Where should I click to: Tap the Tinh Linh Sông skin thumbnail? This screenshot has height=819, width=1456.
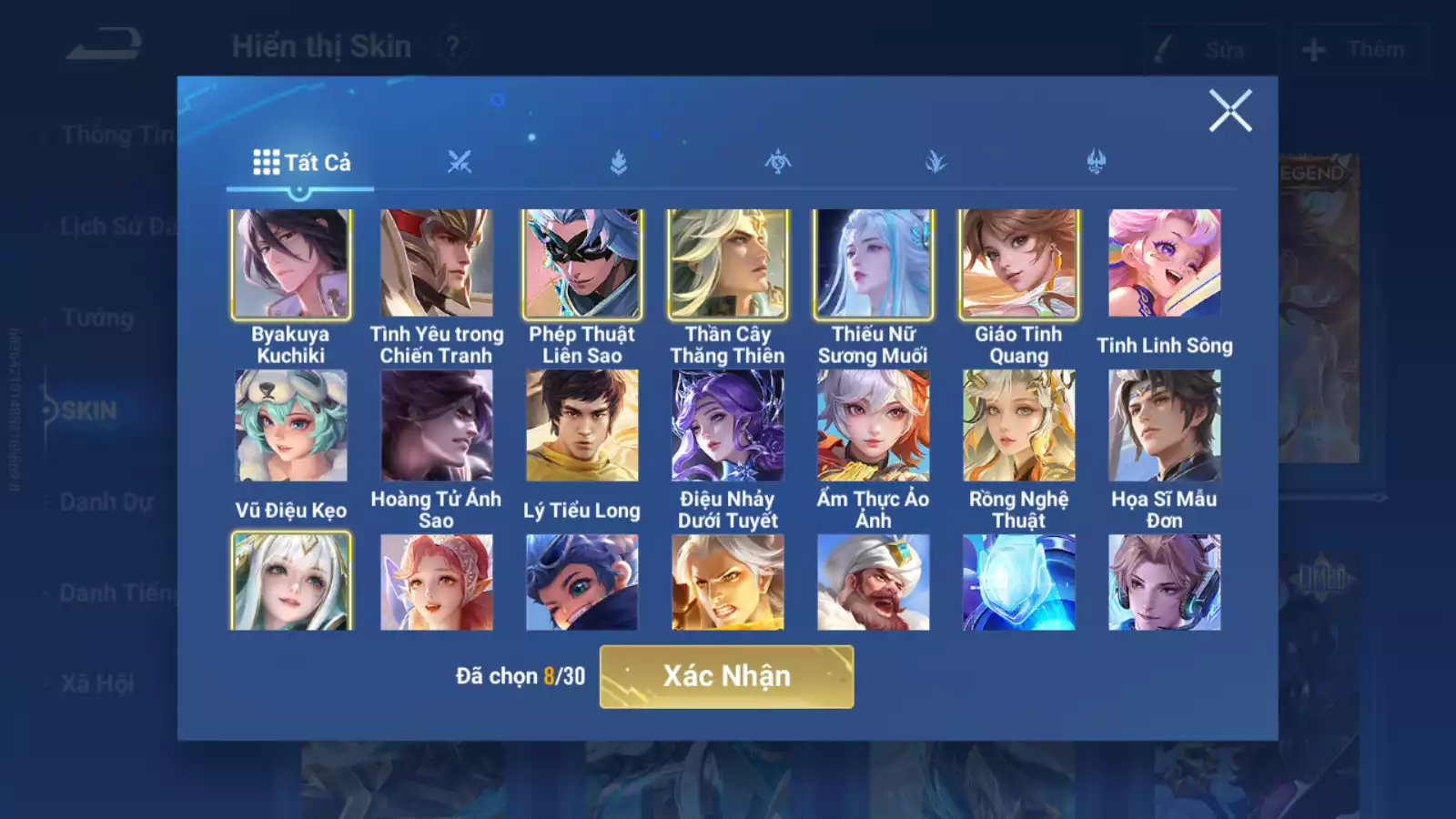coord(1165,263)
